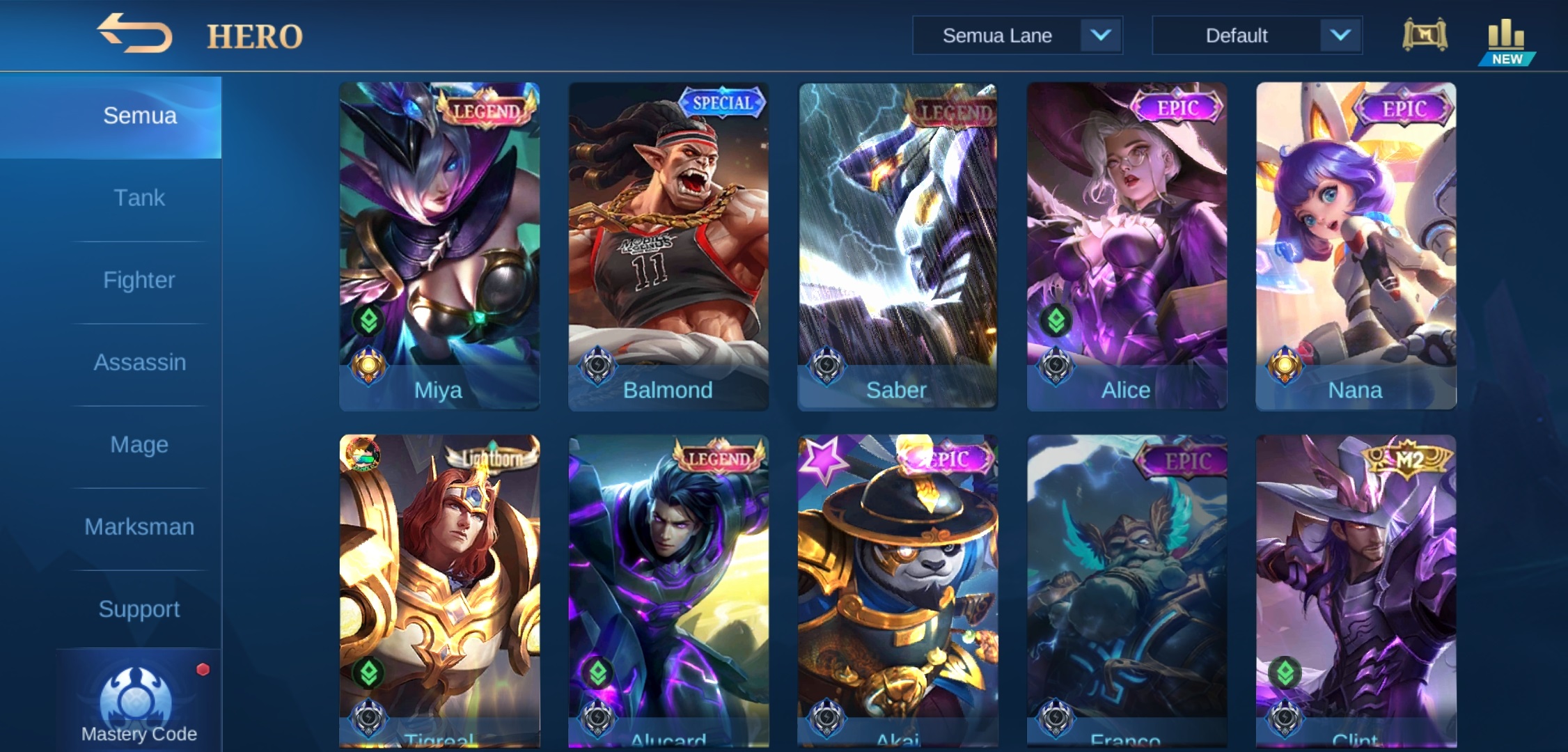Open the Default sorting dropdown
This screenshot has width=1568, height=752.
1238,35
